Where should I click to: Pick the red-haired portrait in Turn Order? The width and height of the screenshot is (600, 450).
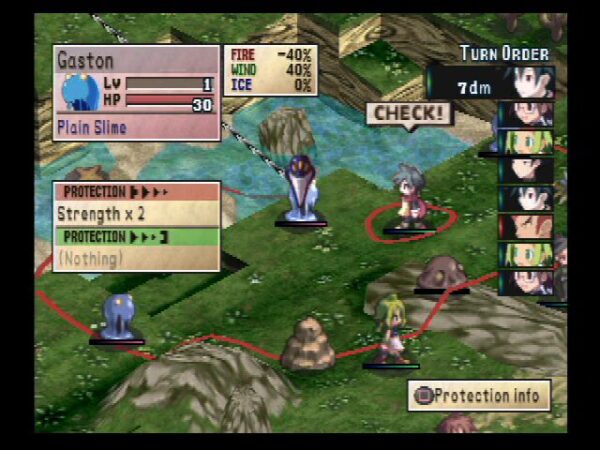pyautogui.click(x=526, y=226)
